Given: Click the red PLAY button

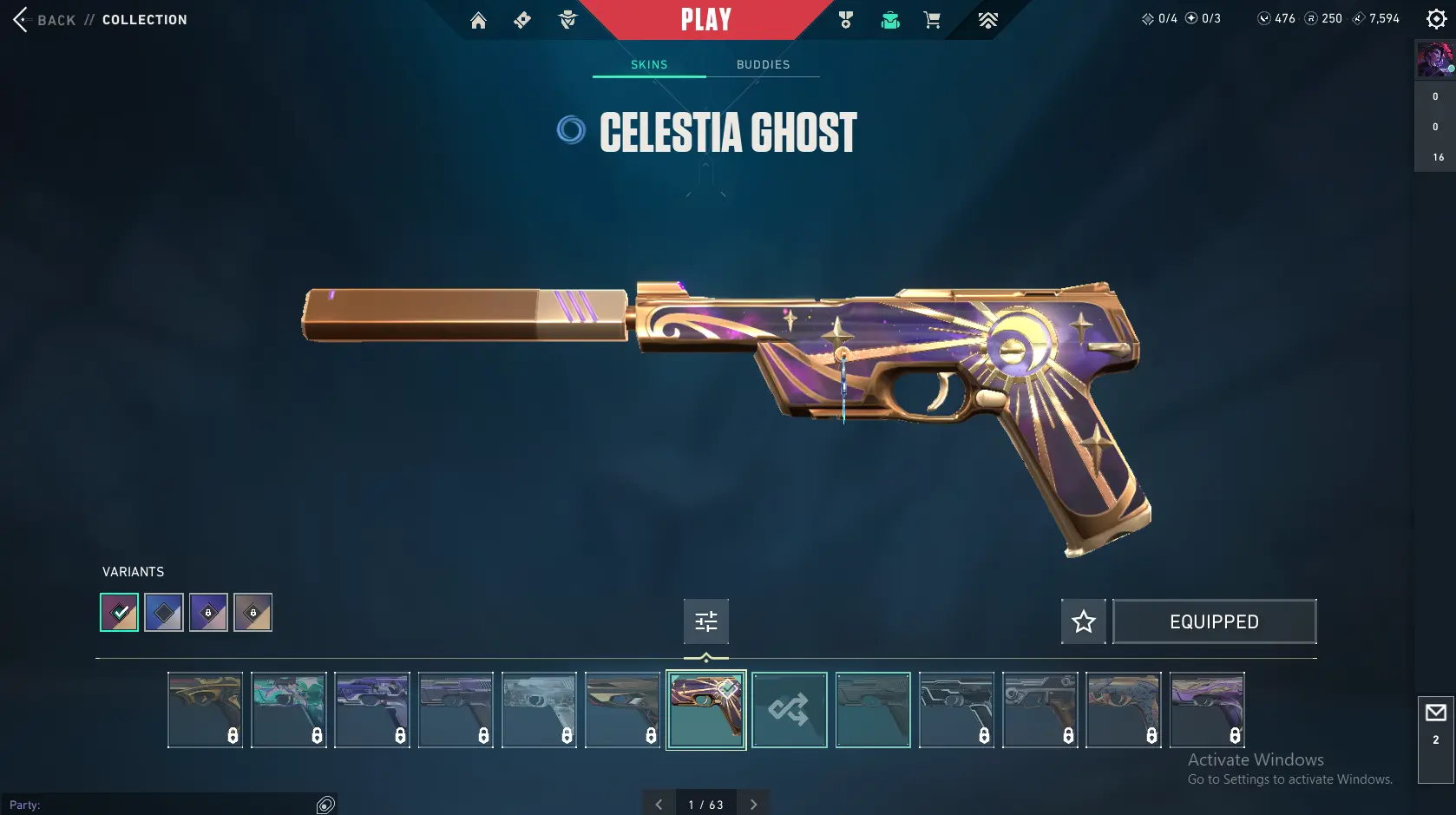Looking at the screenshot, I should point(705,20).
